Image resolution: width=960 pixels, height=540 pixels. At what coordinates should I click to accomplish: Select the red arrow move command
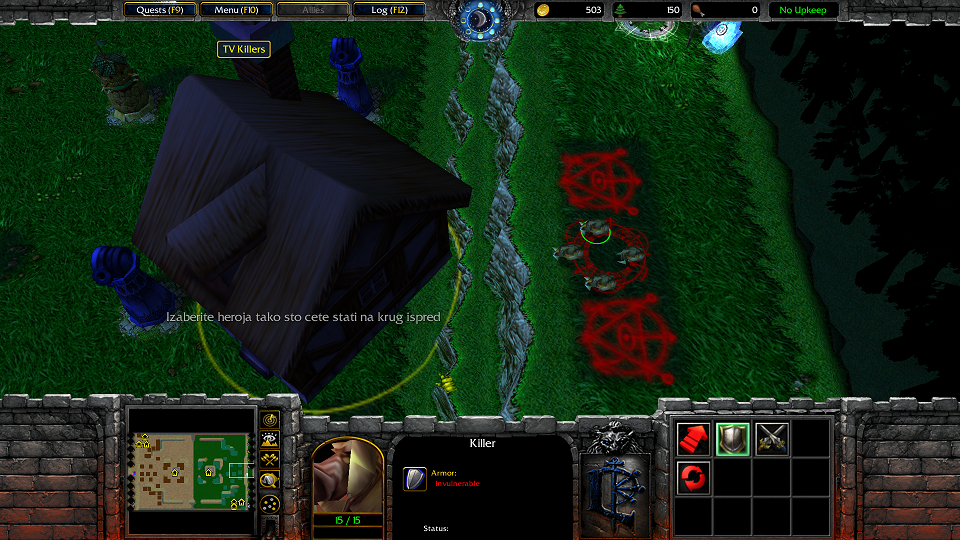coord(693,438)
